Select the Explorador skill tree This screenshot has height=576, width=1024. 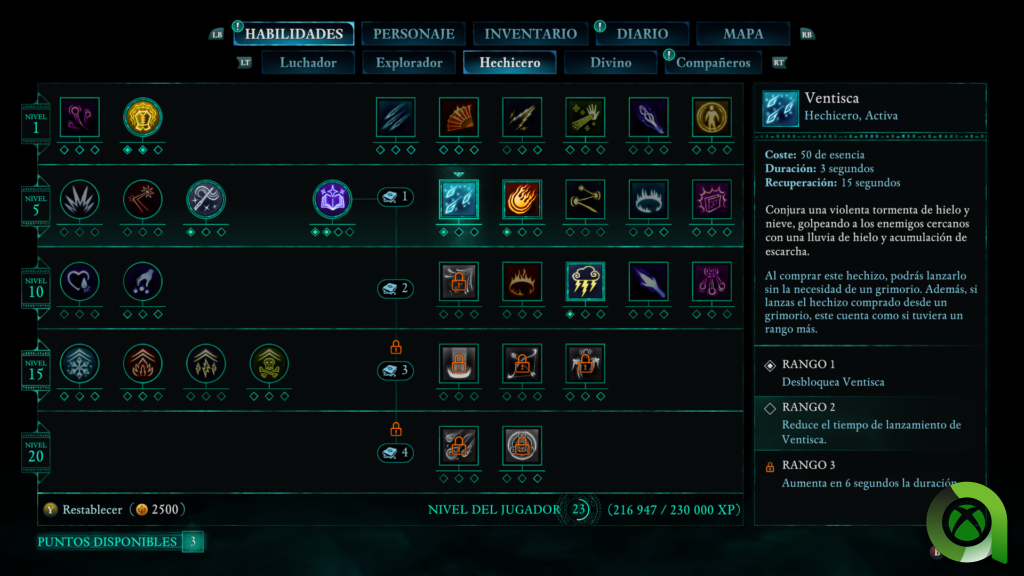(x=409, y=63)
